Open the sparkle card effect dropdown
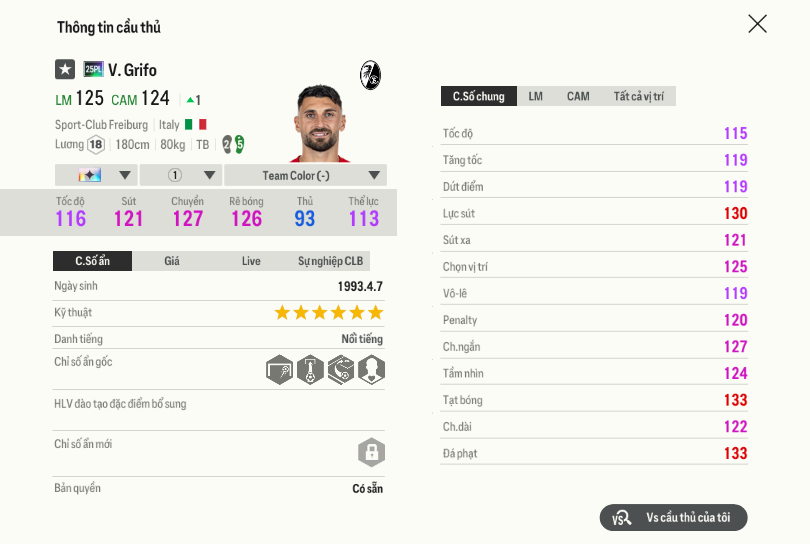The image size is (810, 544). tap(96, 175)
